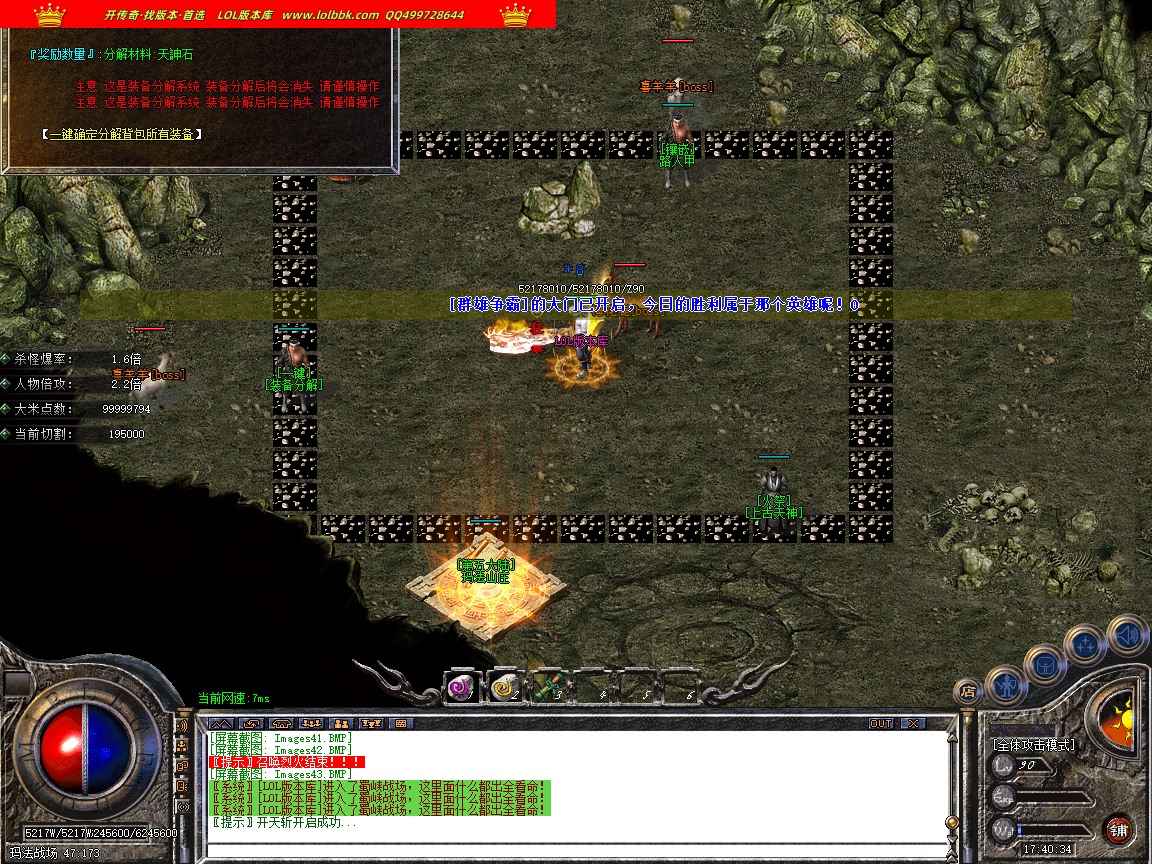
Task: Use the green scroll item in slot 3
Action: pyautogui.click(x=546, y=687)
